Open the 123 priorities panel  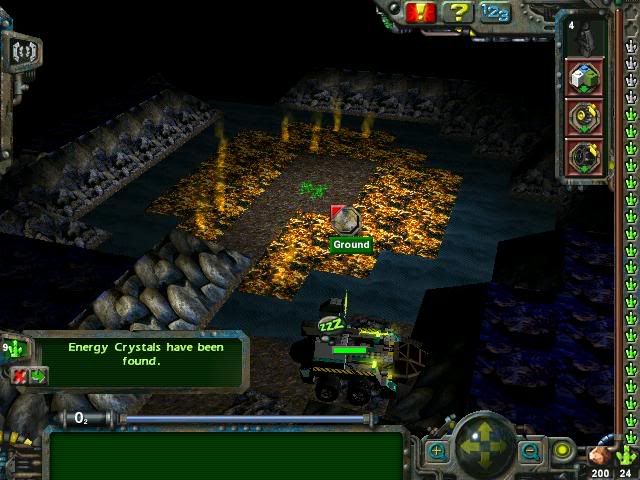pos(494,12)
